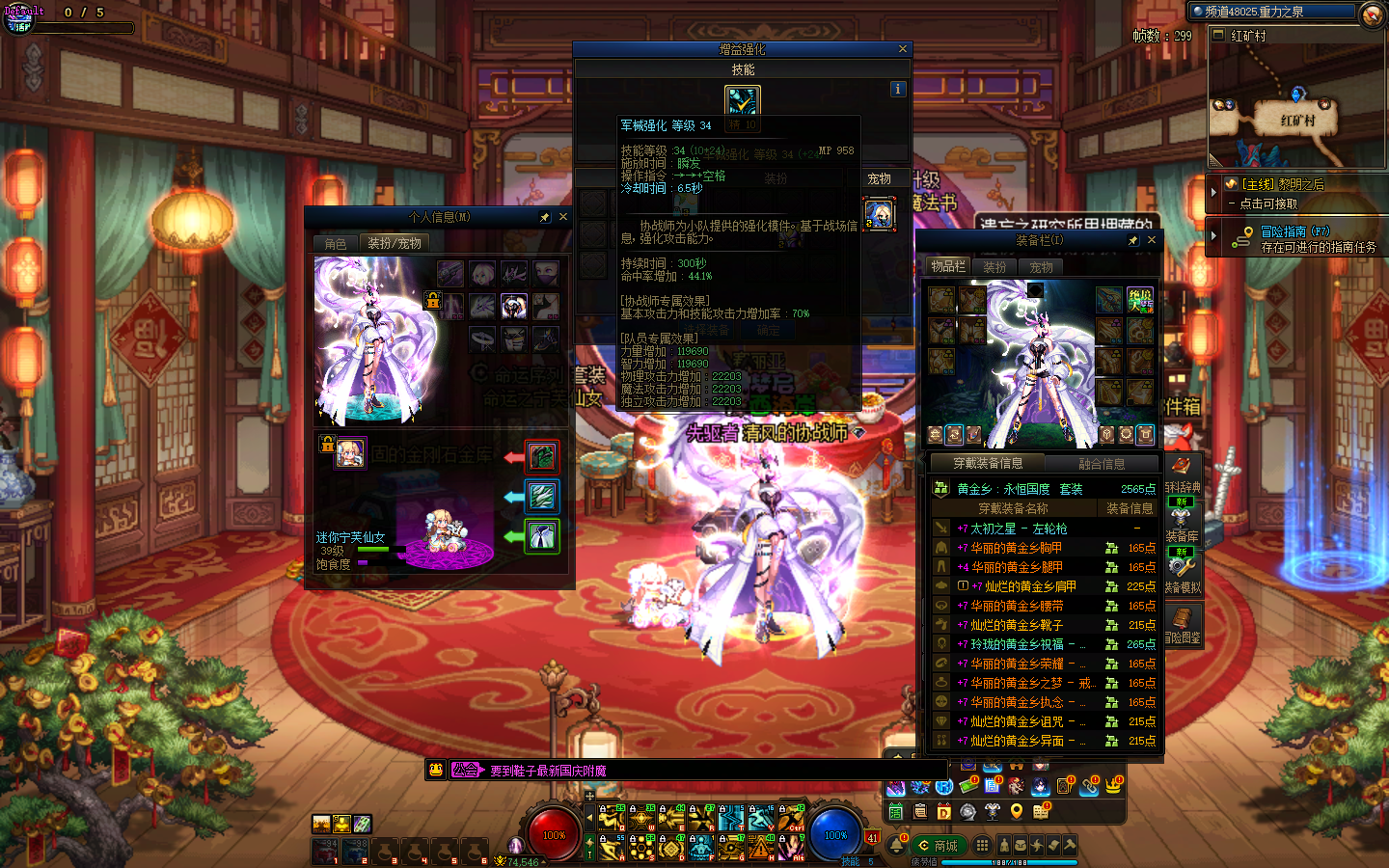The height and width of the screenshot is (868, 1389).
Task: Accept the [主线] 黎明之后 main quest tracker
Action: pos(1283,193)
